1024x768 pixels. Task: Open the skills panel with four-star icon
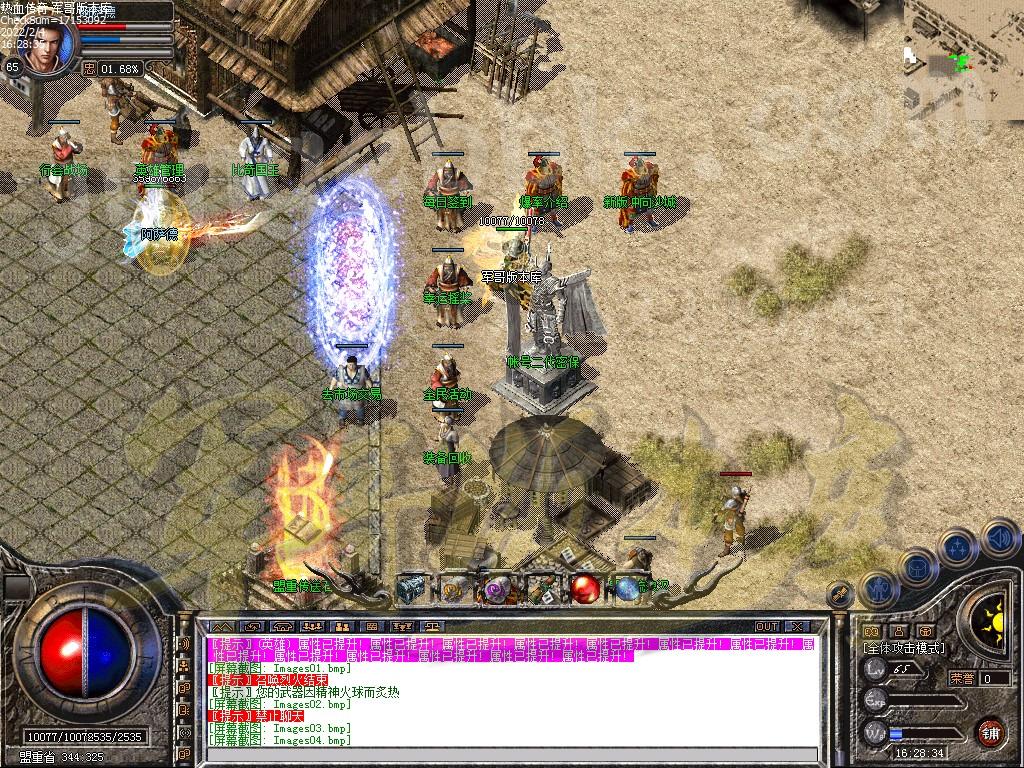point(957,548)
